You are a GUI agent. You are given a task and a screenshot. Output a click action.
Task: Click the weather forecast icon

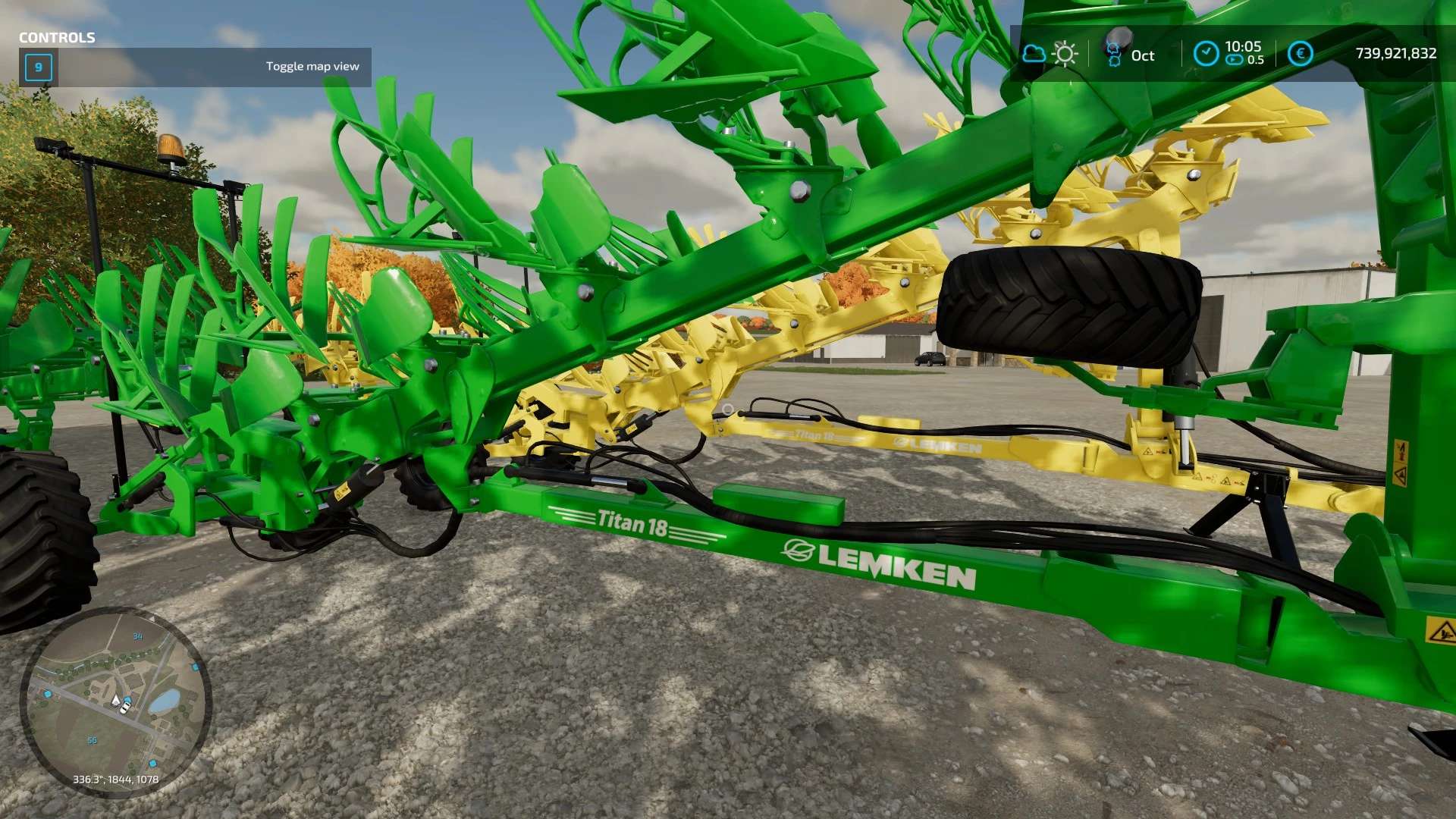point(1050,54)
